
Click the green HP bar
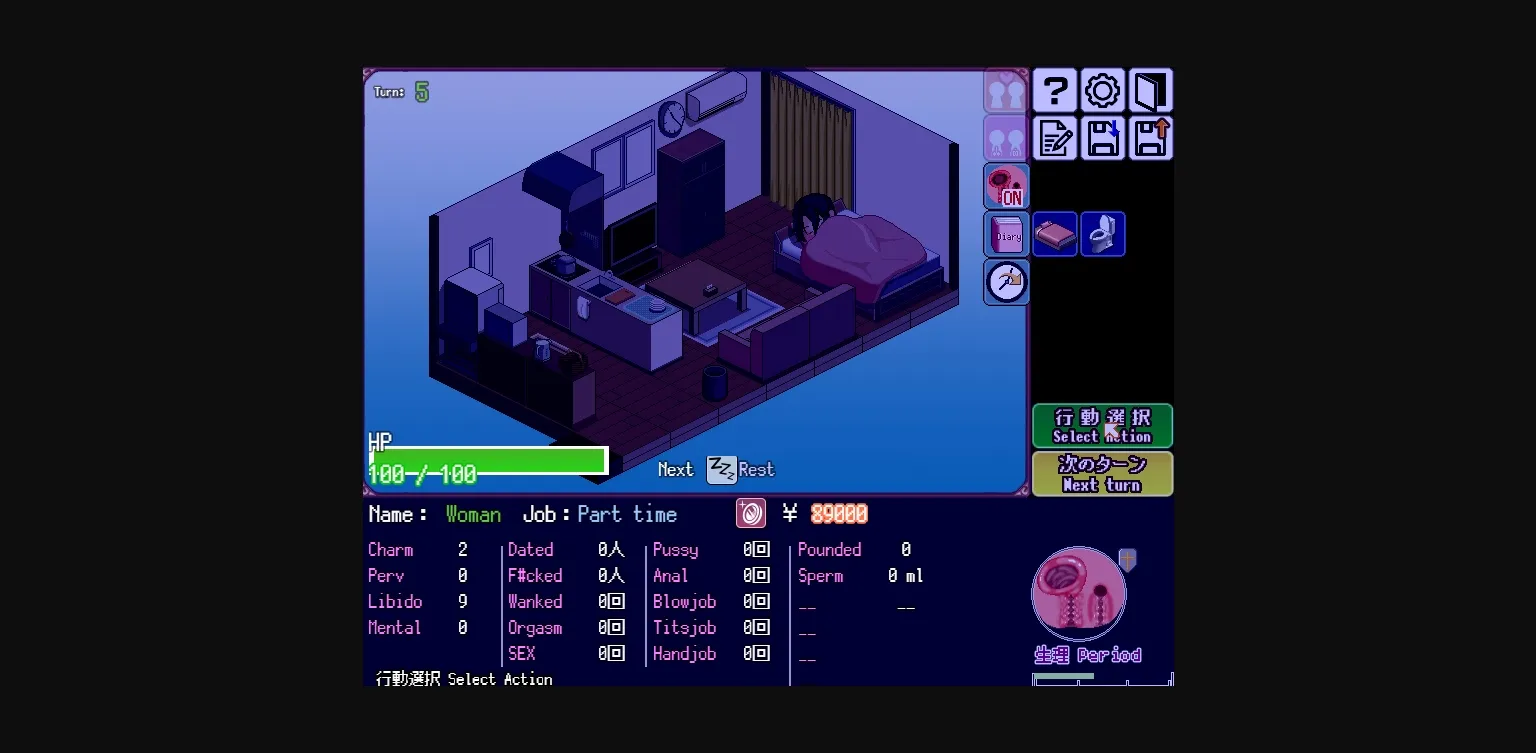(487, 459)
